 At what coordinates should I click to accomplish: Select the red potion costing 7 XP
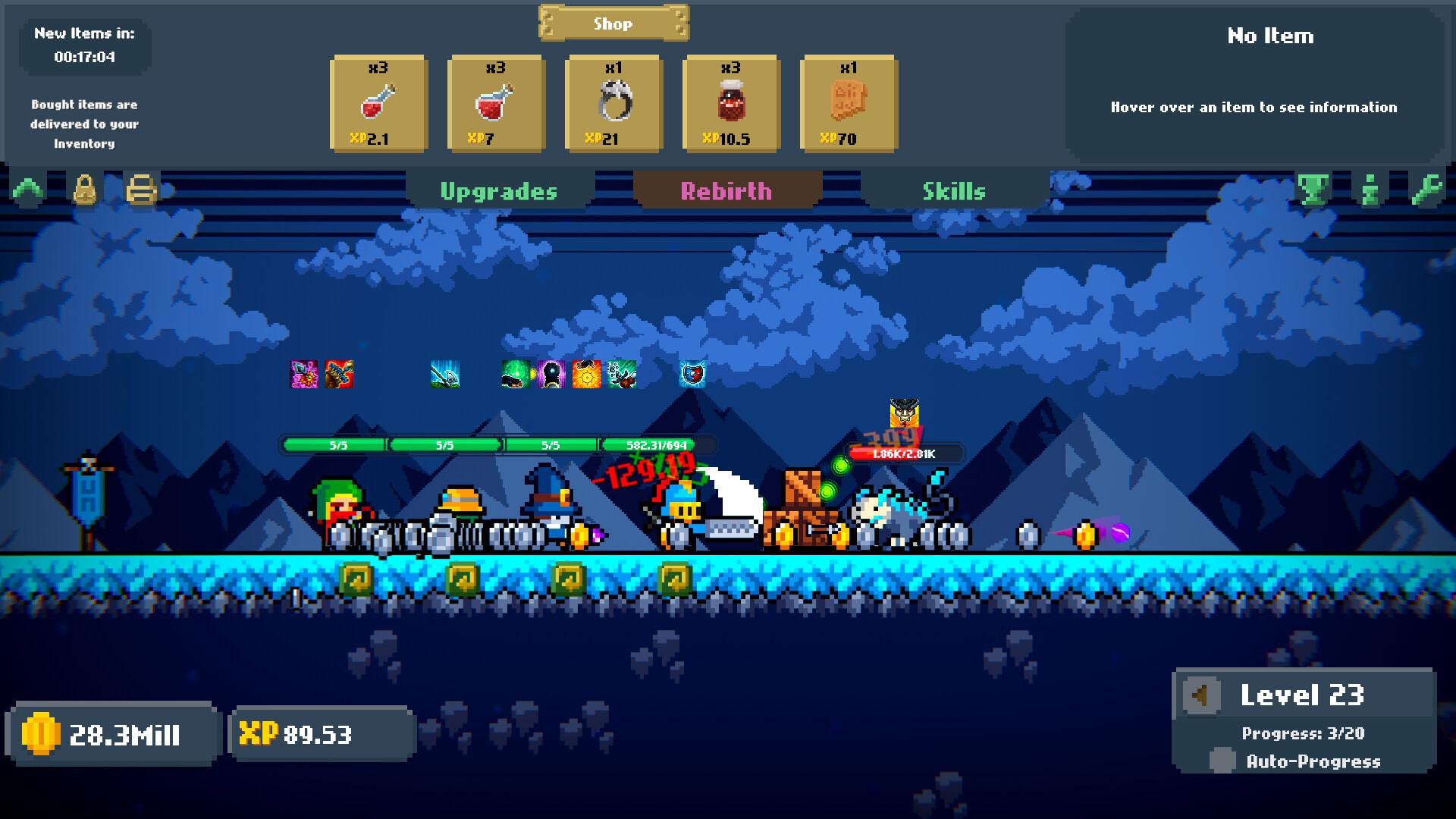pyautogui.click(x=496, y=103)
